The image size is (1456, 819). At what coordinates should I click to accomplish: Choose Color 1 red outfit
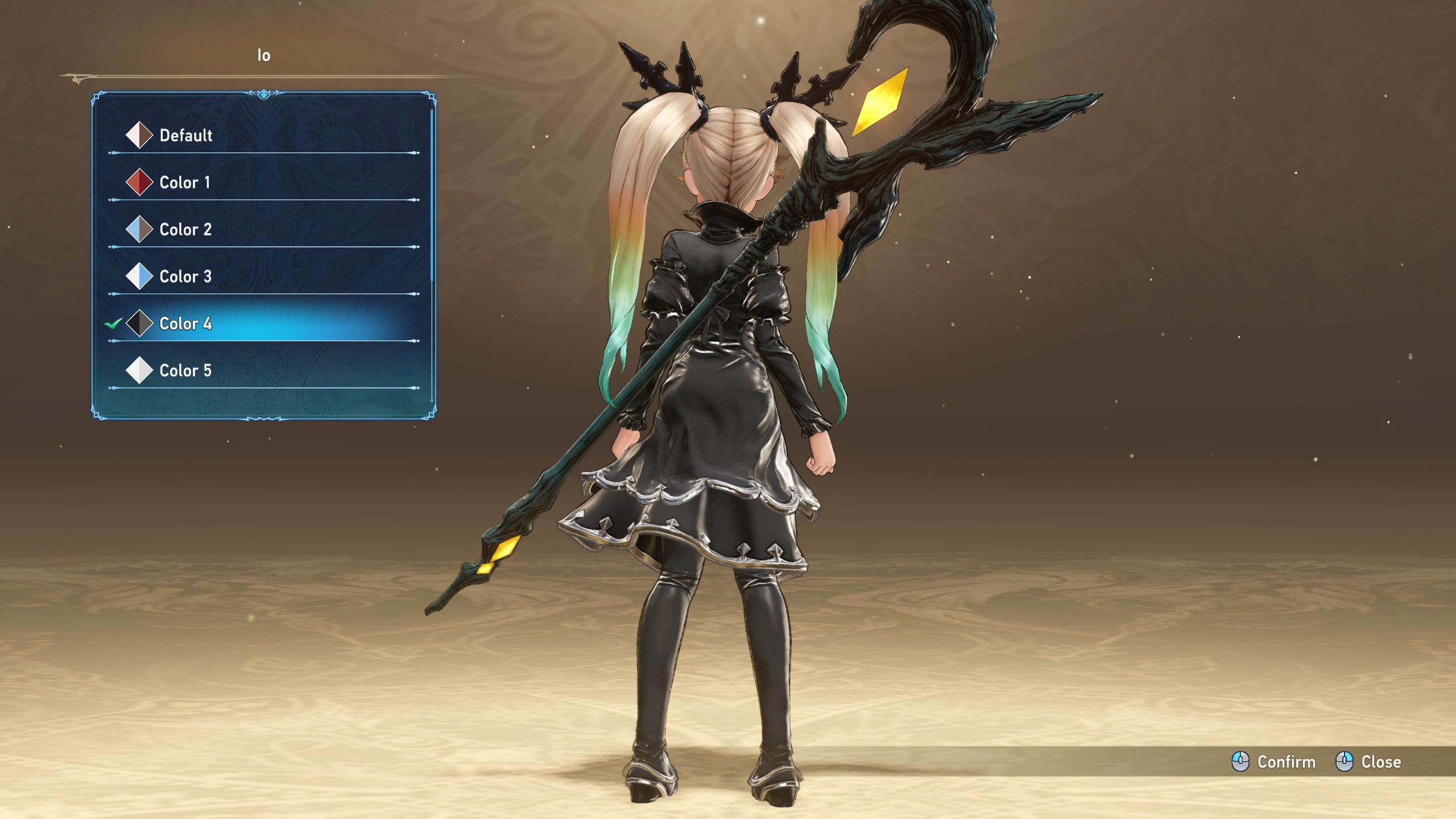[184, 183]
